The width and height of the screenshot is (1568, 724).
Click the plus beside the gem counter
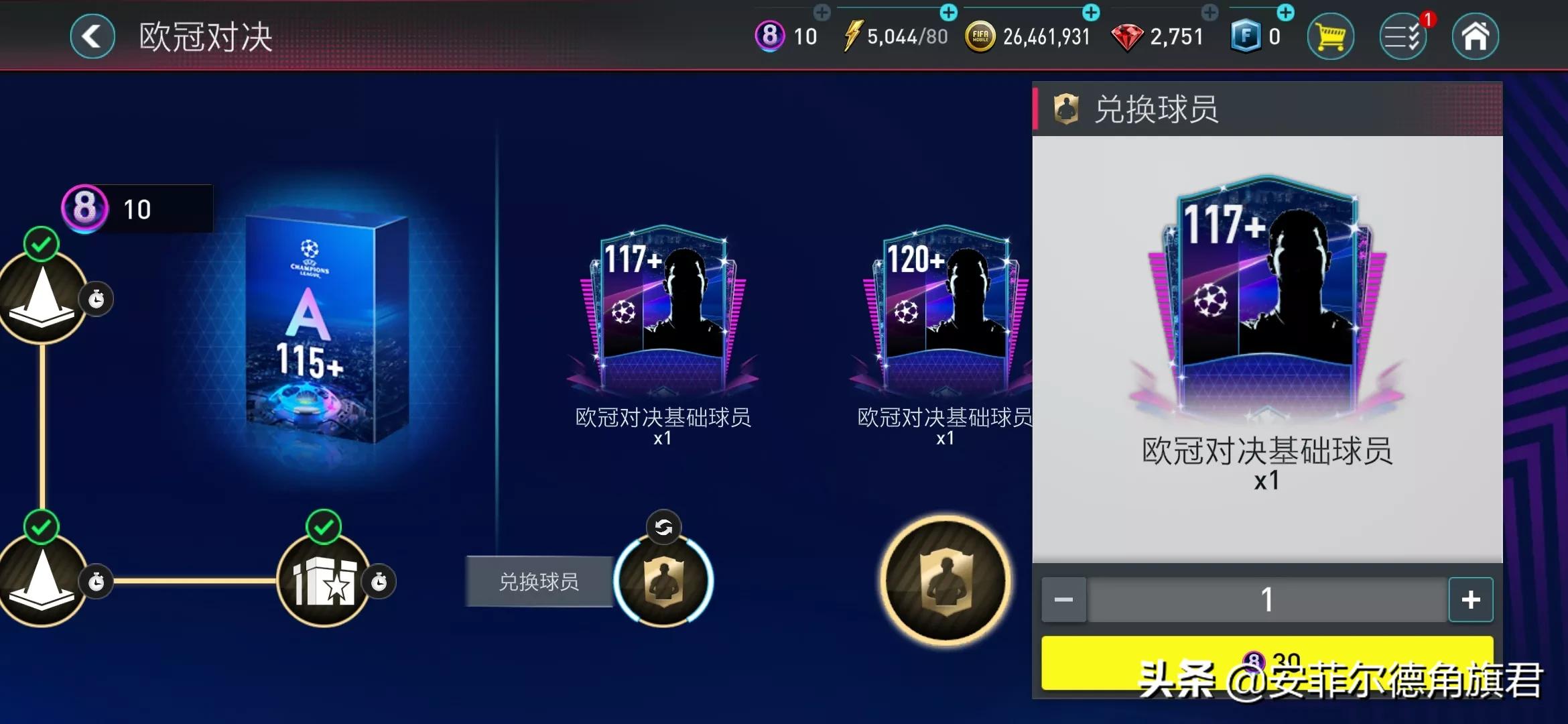coord(1211,11)
